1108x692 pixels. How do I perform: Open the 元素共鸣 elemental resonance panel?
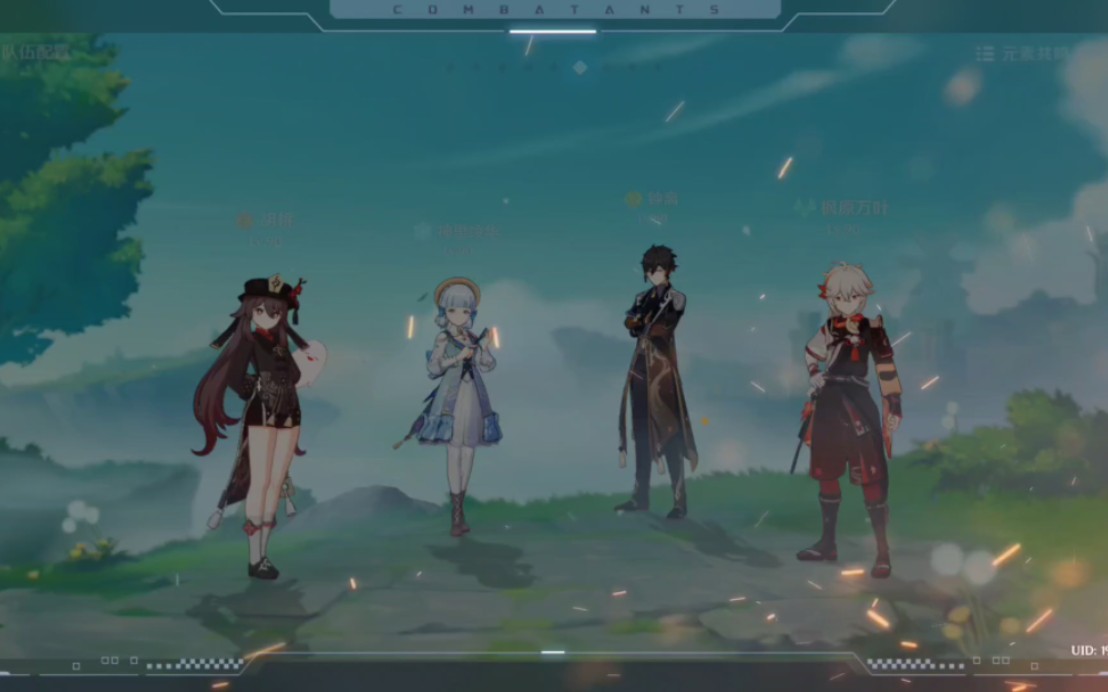tap(1024, 53)
